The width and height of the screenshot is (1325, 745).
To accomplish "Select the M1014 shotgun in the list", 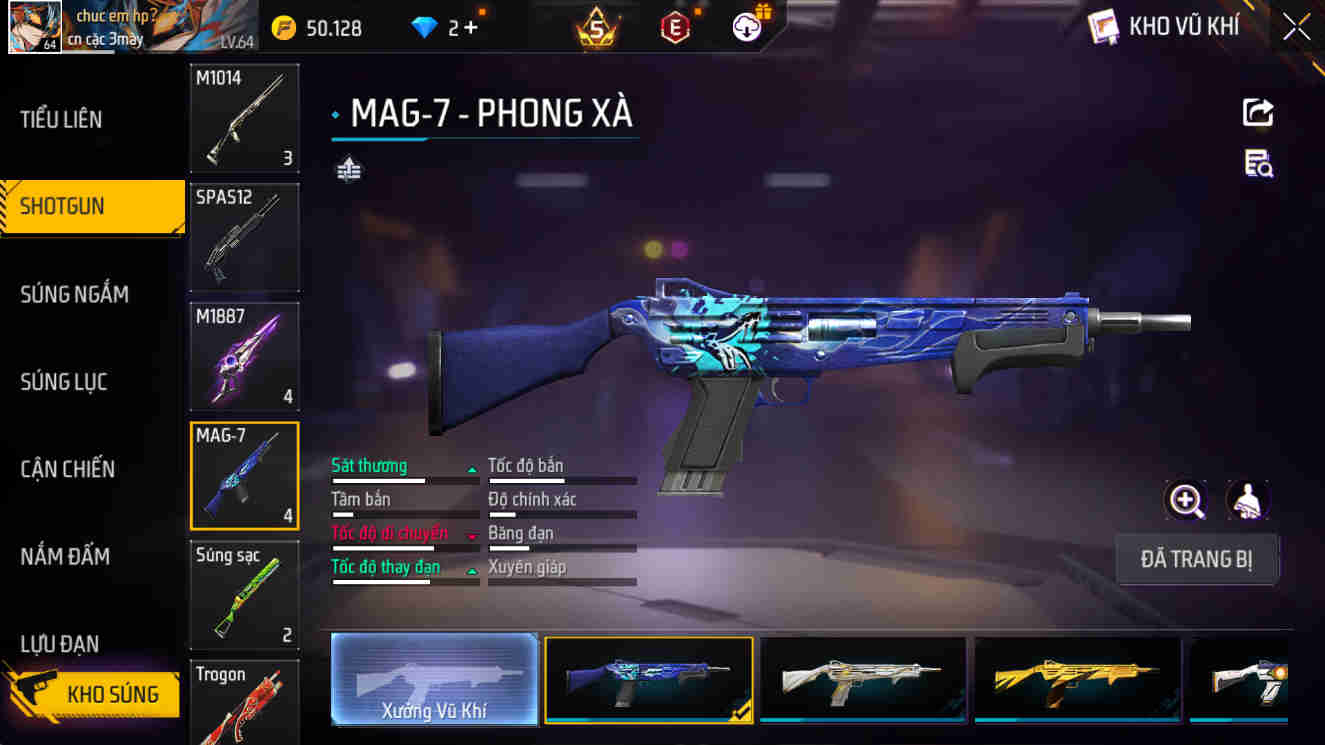I will click(244, 117).
